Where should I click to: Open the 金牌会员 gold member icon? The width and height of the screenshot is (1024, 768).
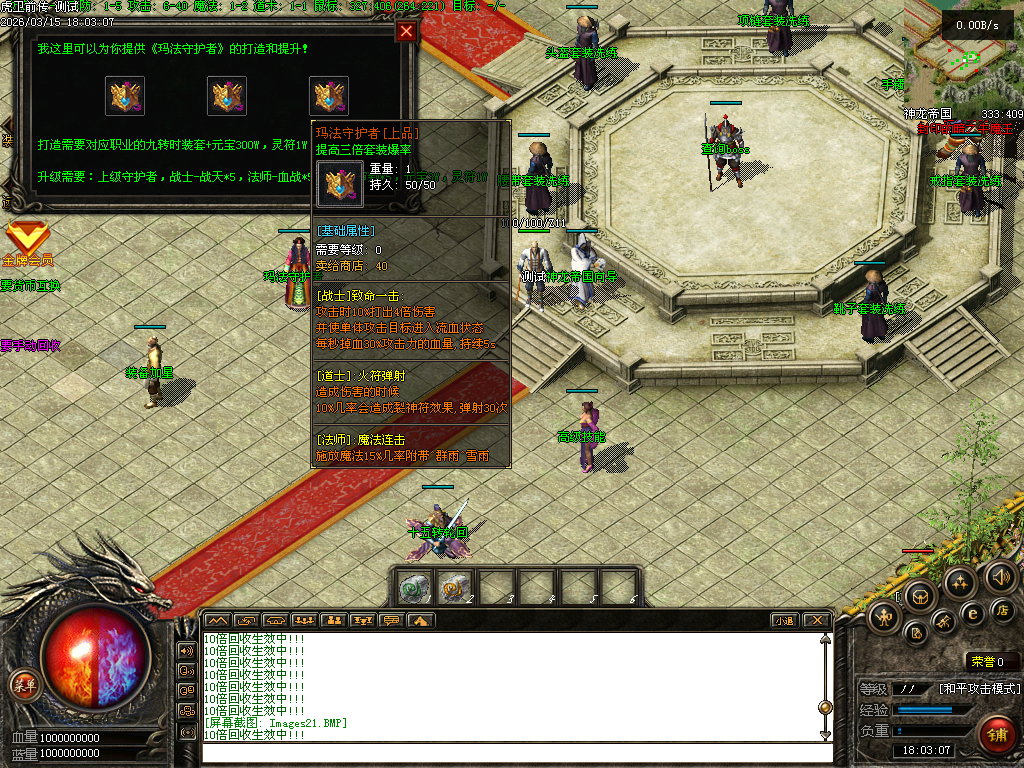coord(27,241)
